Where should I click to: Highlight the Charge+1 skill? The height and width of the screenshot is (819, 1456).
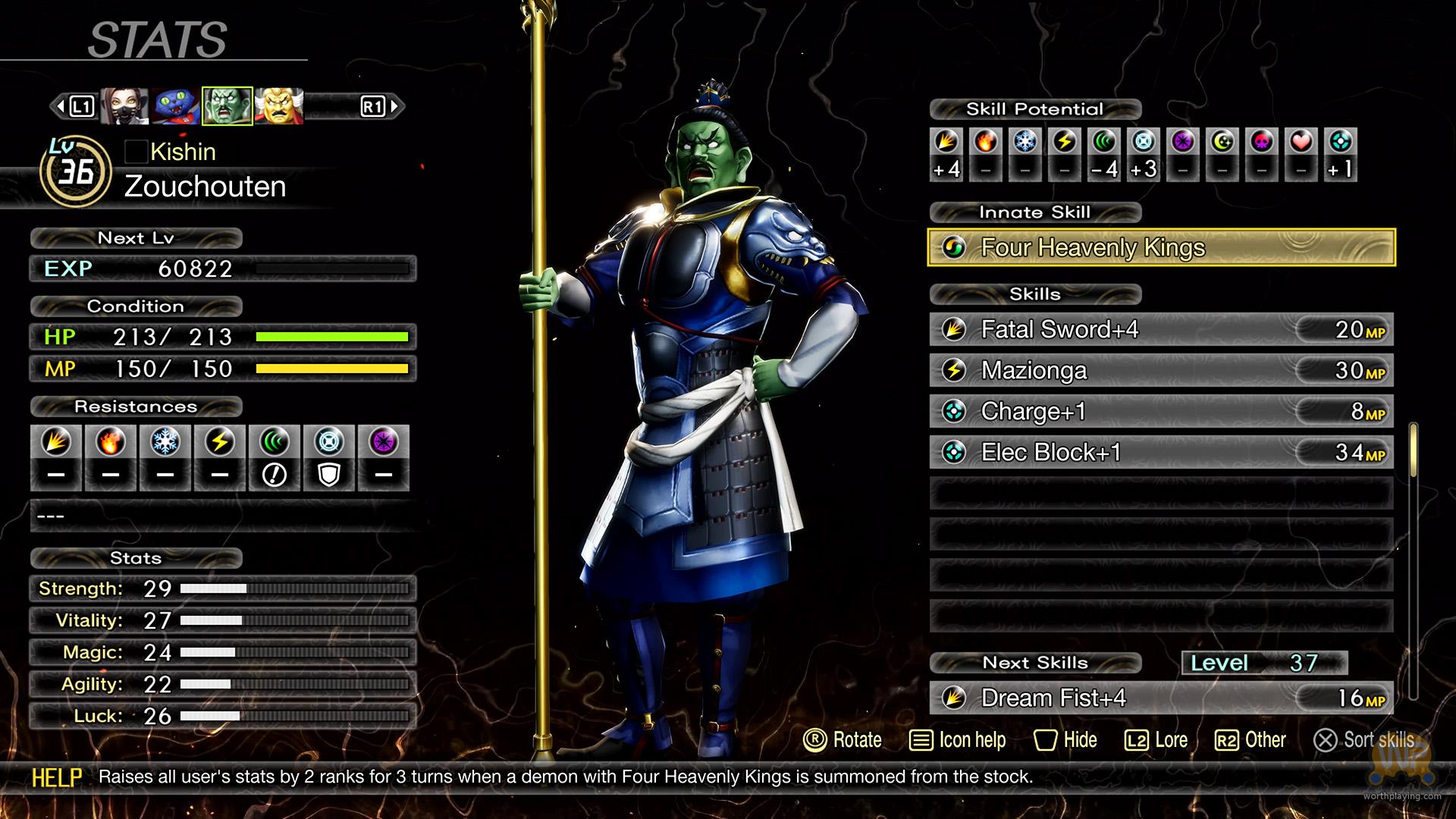(x=1160, y=411)
